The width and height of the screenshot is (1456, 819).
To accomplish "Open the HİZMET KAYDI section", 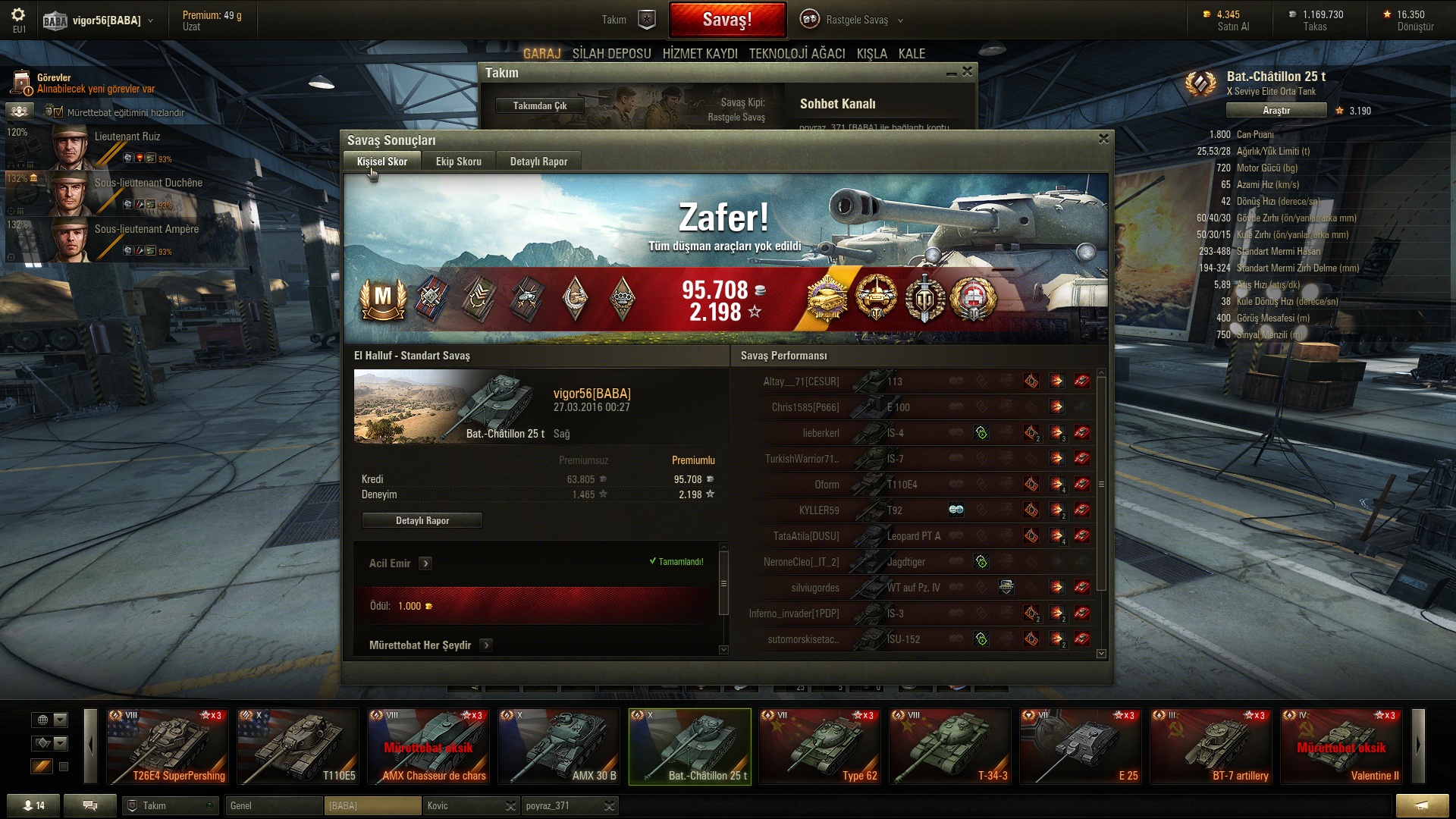I will [699, 54].
